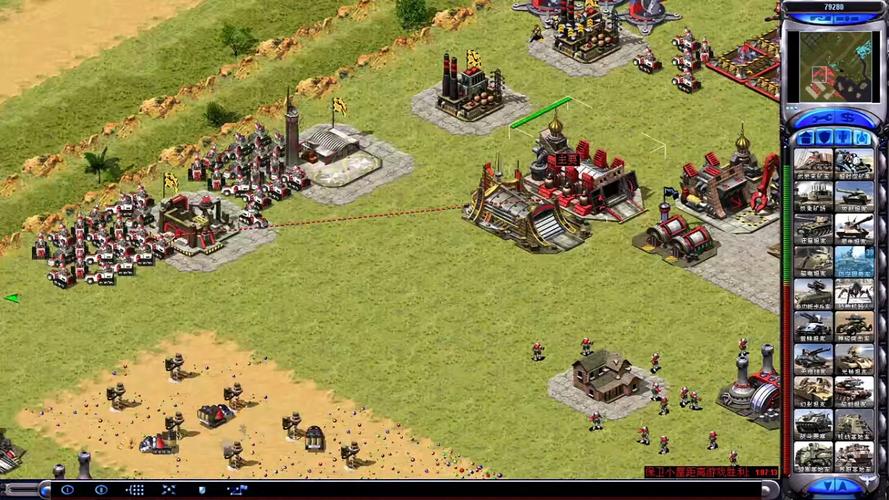Switch to the vehicles build tab
Image resolution: width=889 pixels, height=500 pixels.
[860, 139]
